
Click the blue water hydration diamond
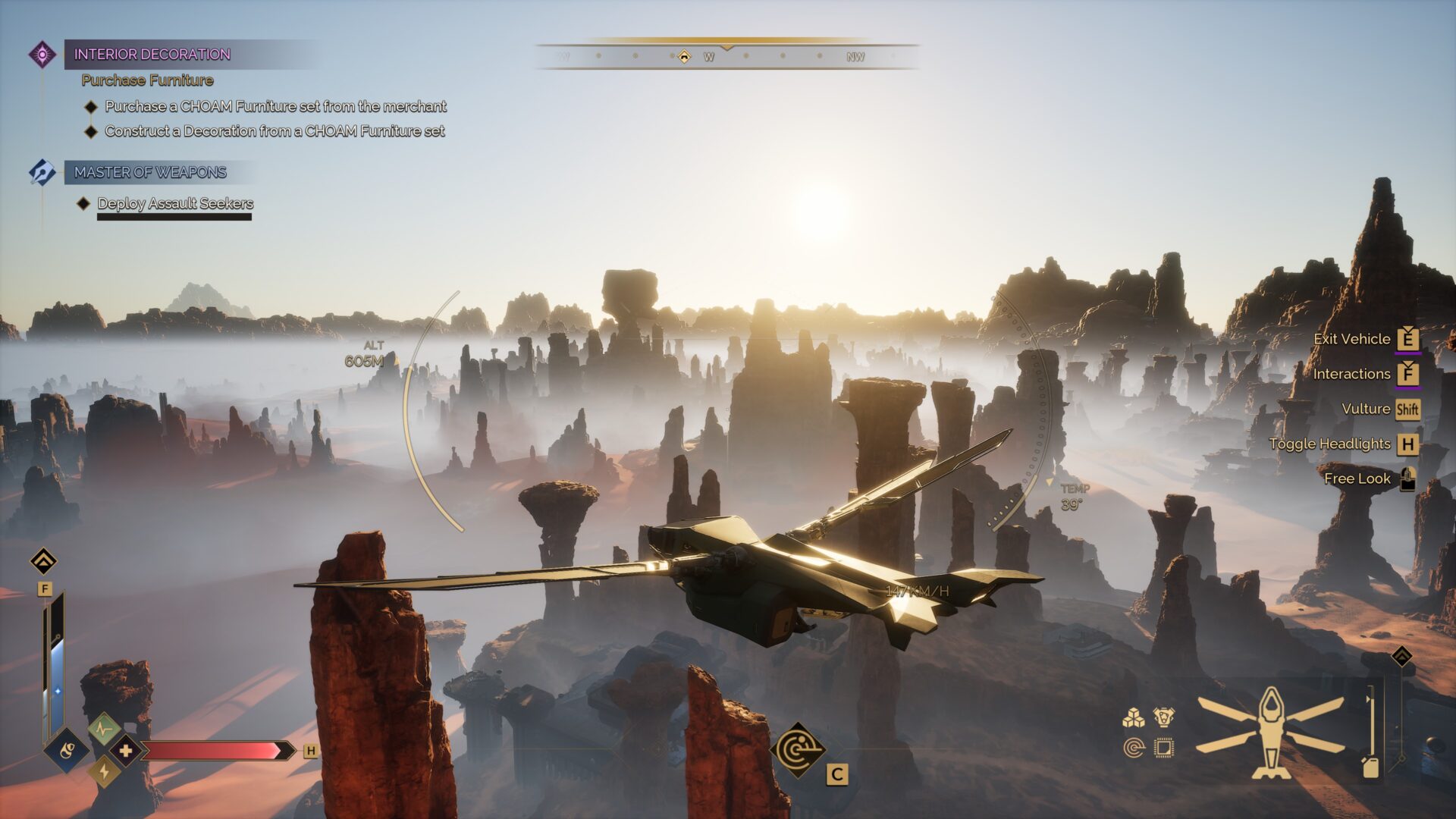point(67,751)
